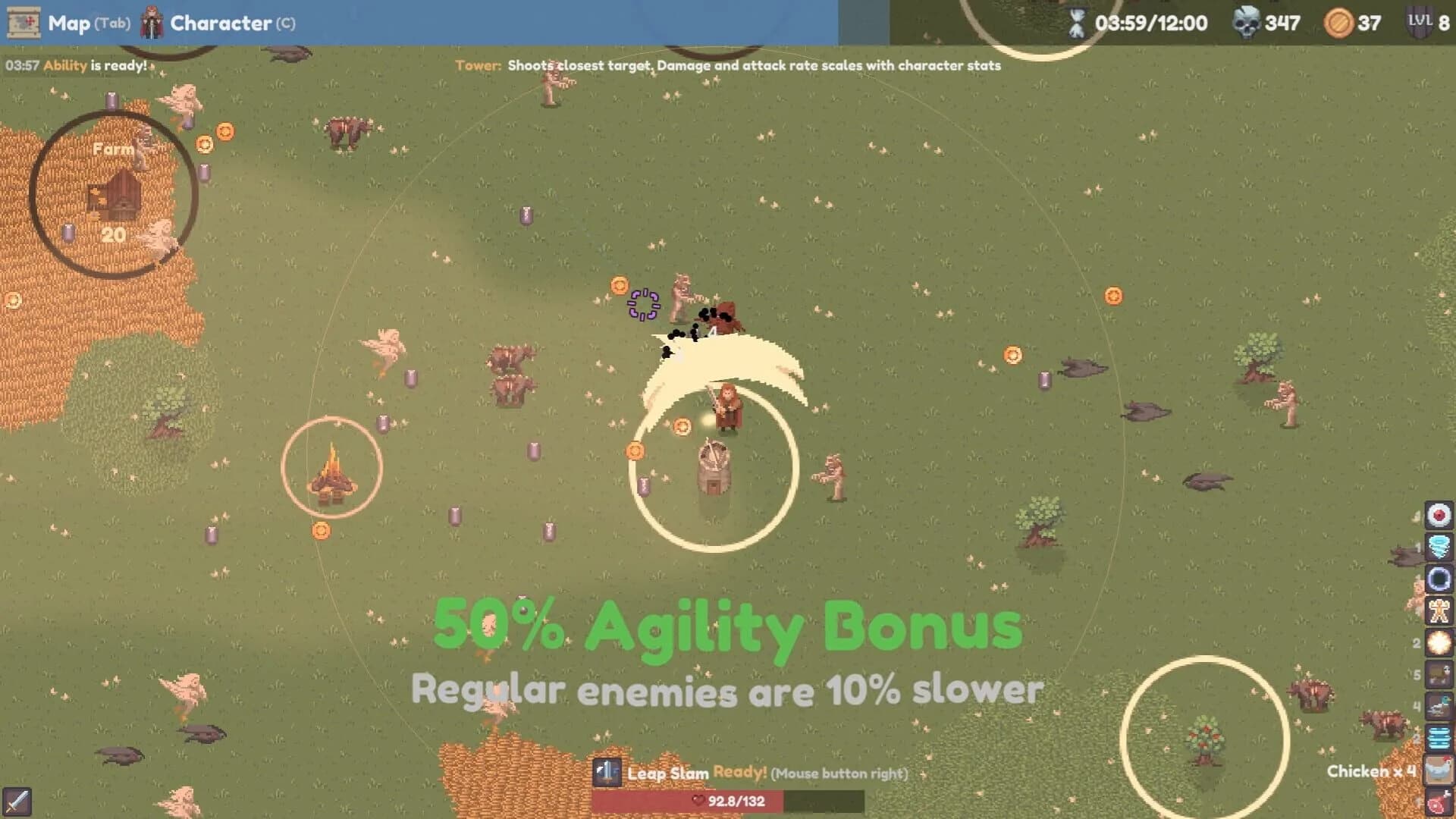Activate the tornado item slot
The height and width of the screenshot is (819, 1456).
[1439, 547]
